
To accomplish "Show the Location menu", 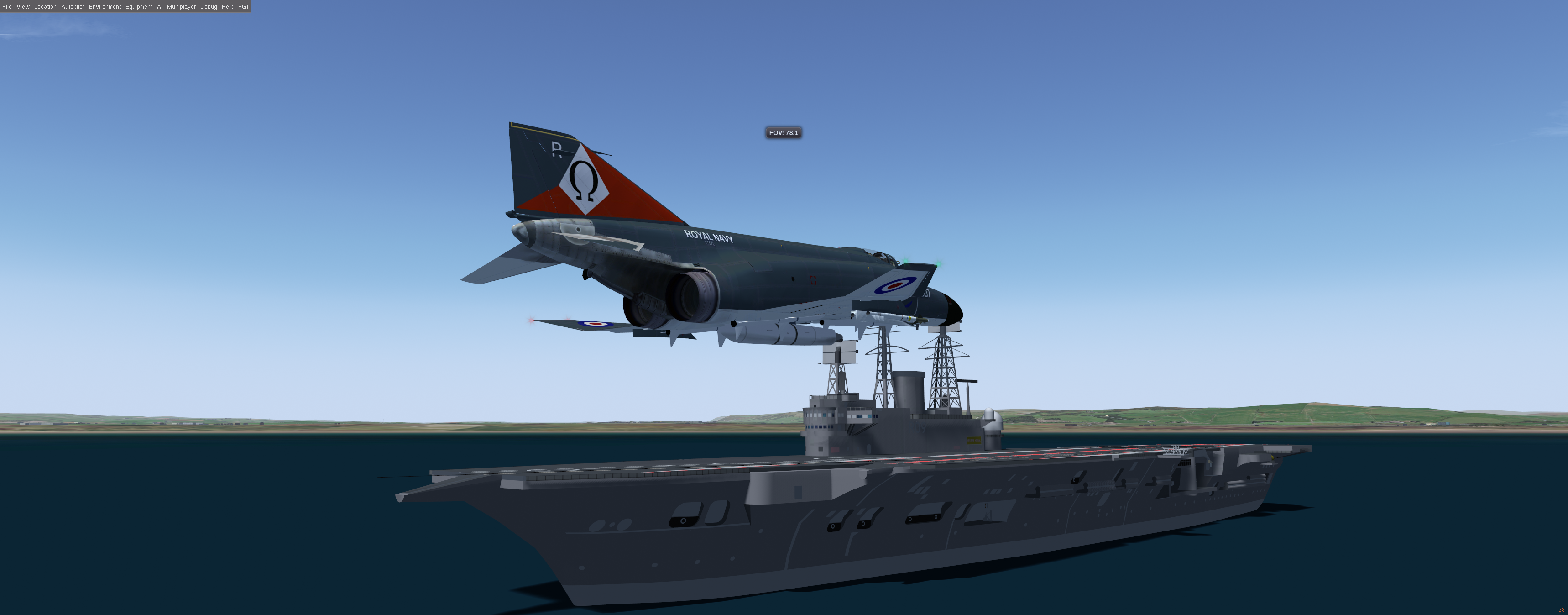I will 45,7.
